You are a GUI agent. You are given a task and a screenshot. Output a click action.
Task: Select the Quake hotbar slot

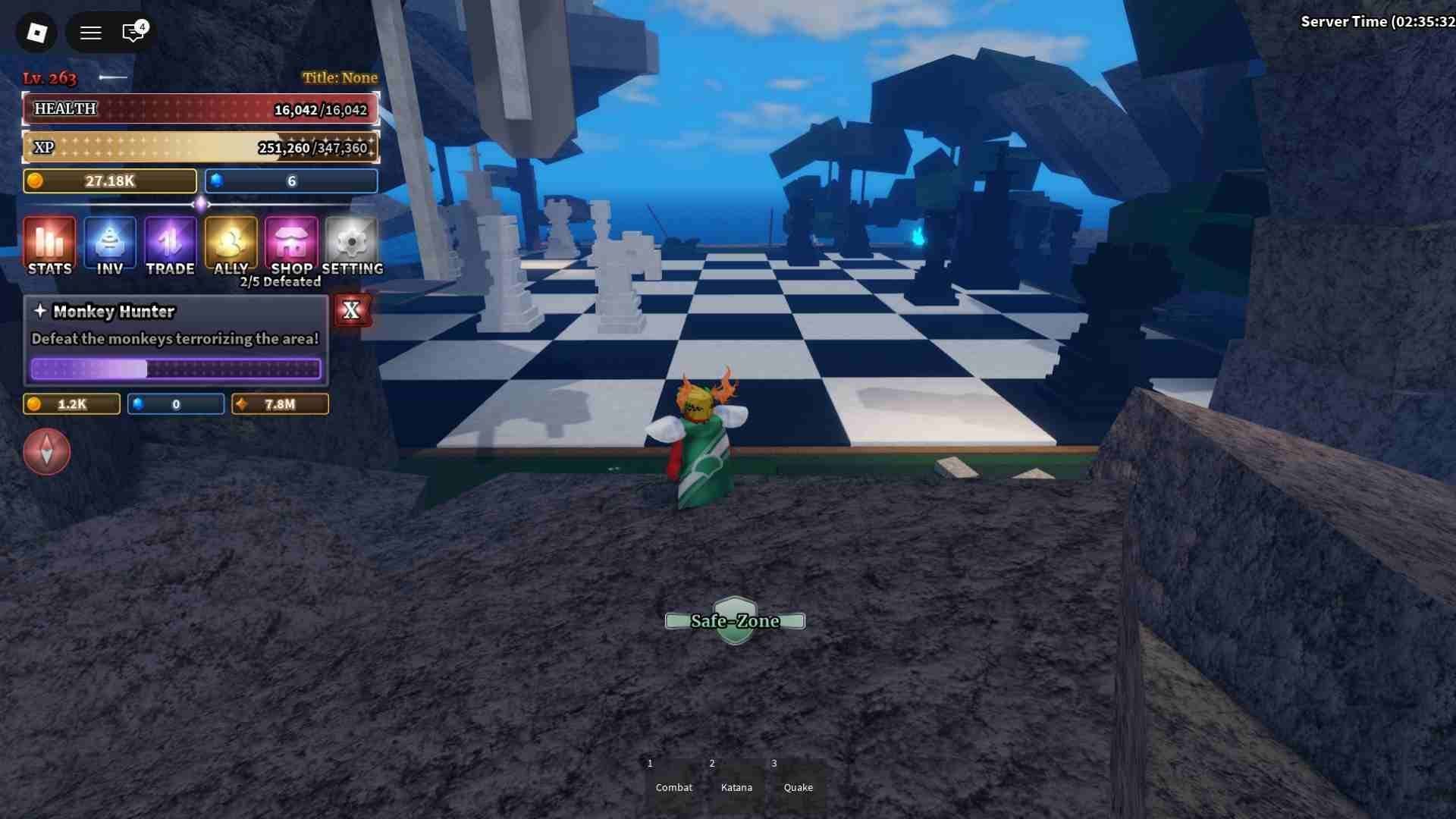[x=798, y=781]
